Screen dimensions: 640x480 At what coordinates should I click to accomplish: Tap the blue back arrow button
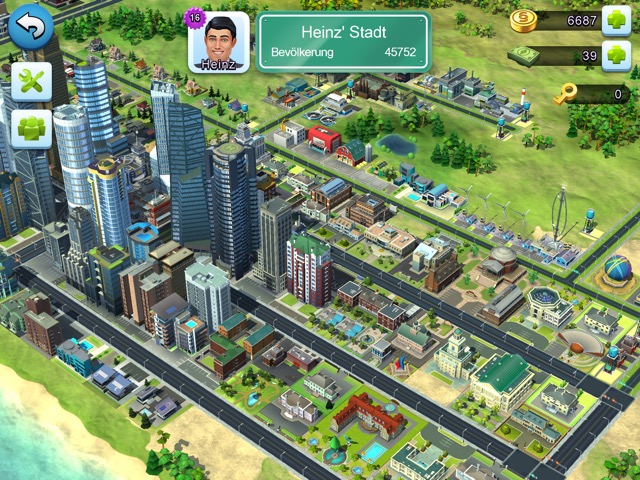tap(31, 27)
